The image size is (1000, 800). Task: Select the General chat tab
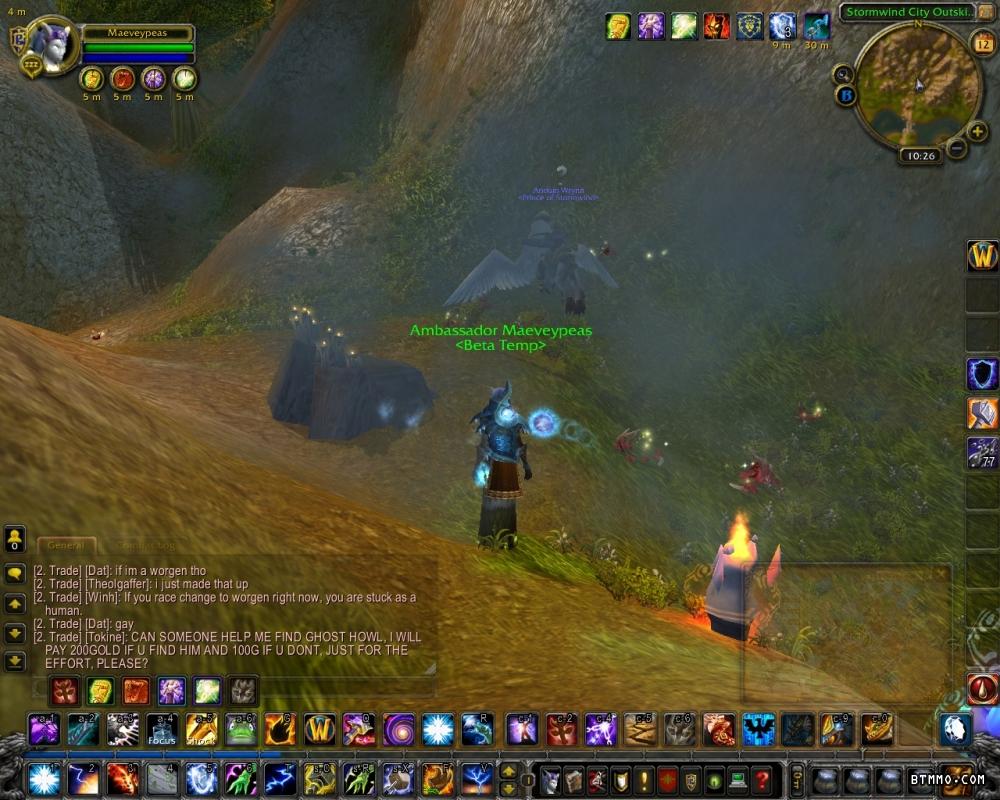click(x=66, y=546)
